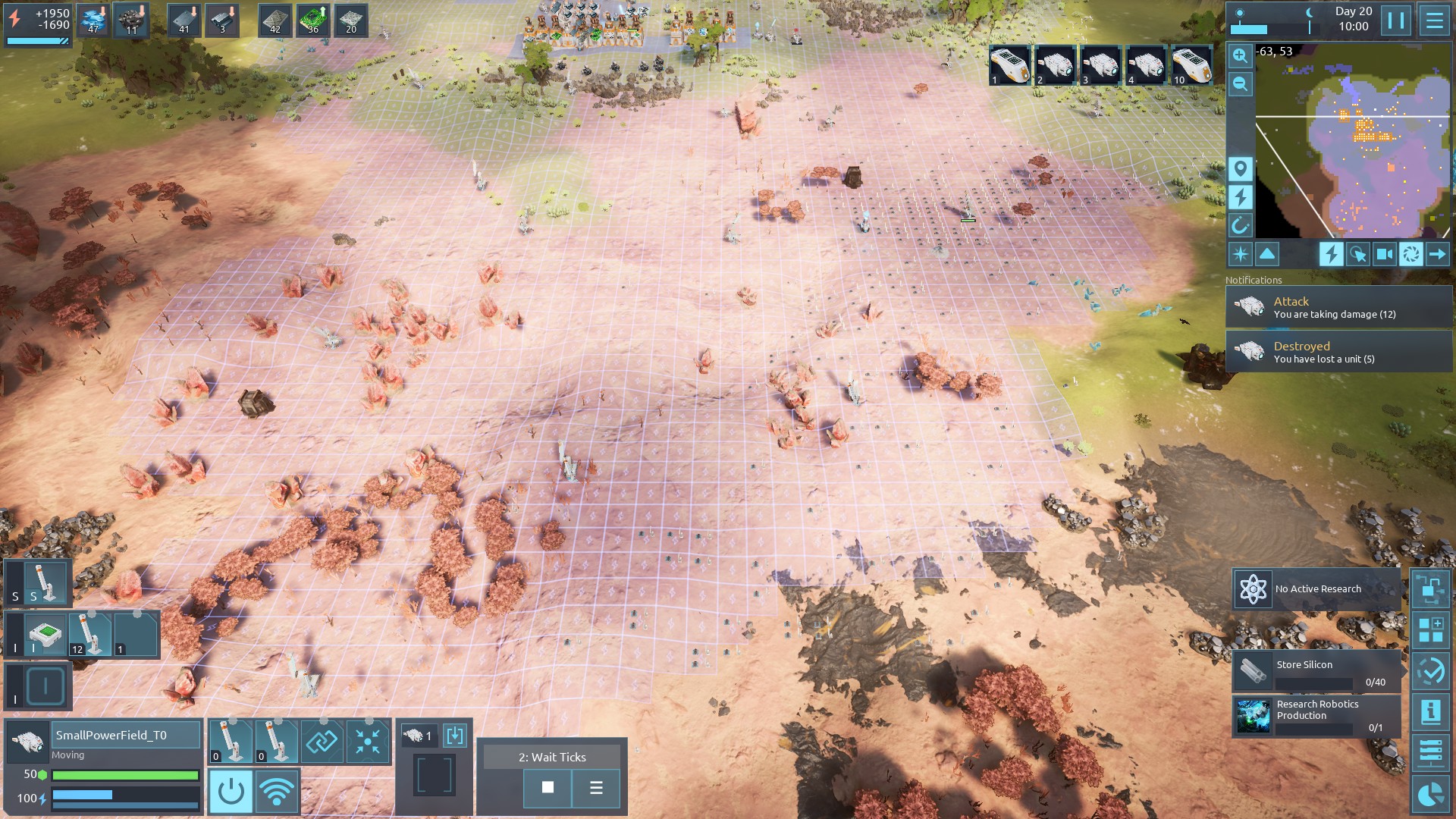1456x819 pixels.
Task: Toggle the unit wifi signal button
Action: pyautogui.click(x=277, y=792)
